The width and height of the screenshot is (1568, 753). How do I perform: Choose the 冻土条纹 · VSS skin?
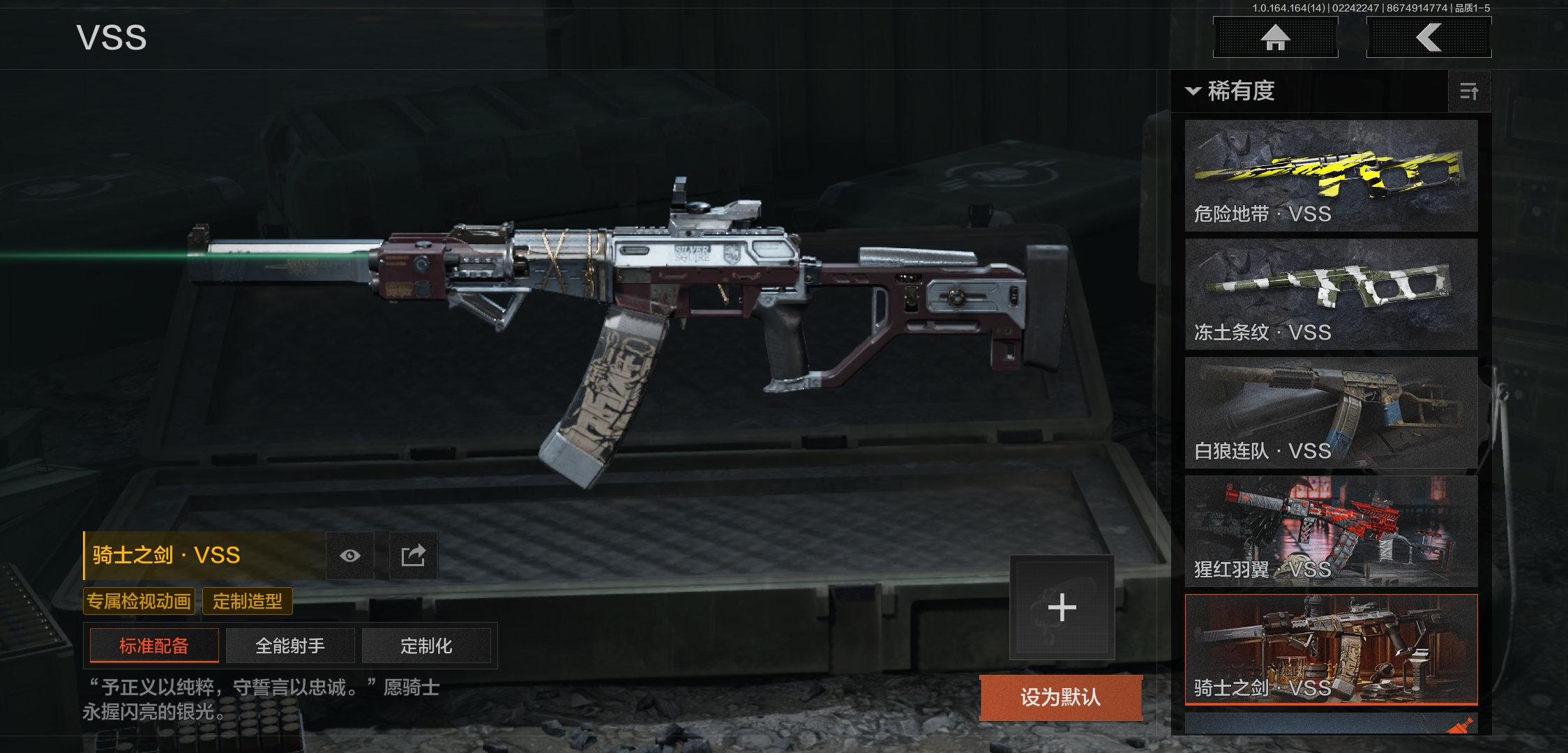point(1331,294)
